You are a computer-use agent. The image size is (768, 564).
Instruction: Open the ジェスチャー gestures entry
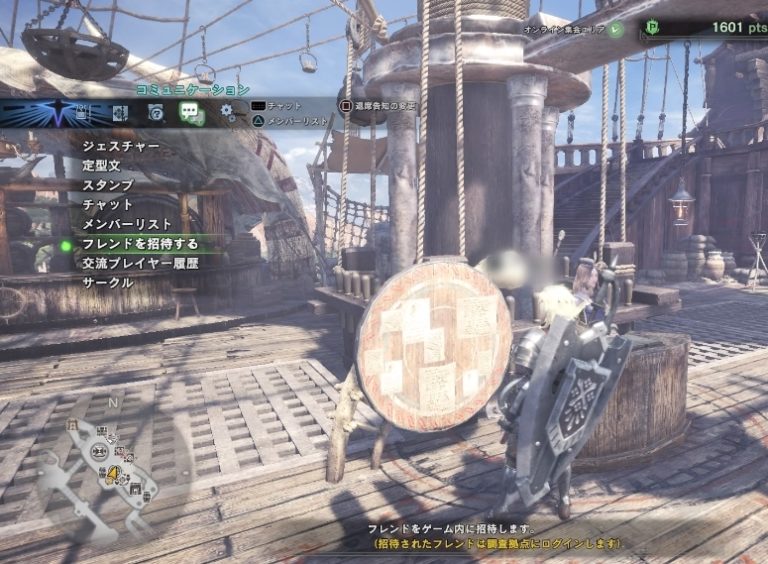coord(120,147)
